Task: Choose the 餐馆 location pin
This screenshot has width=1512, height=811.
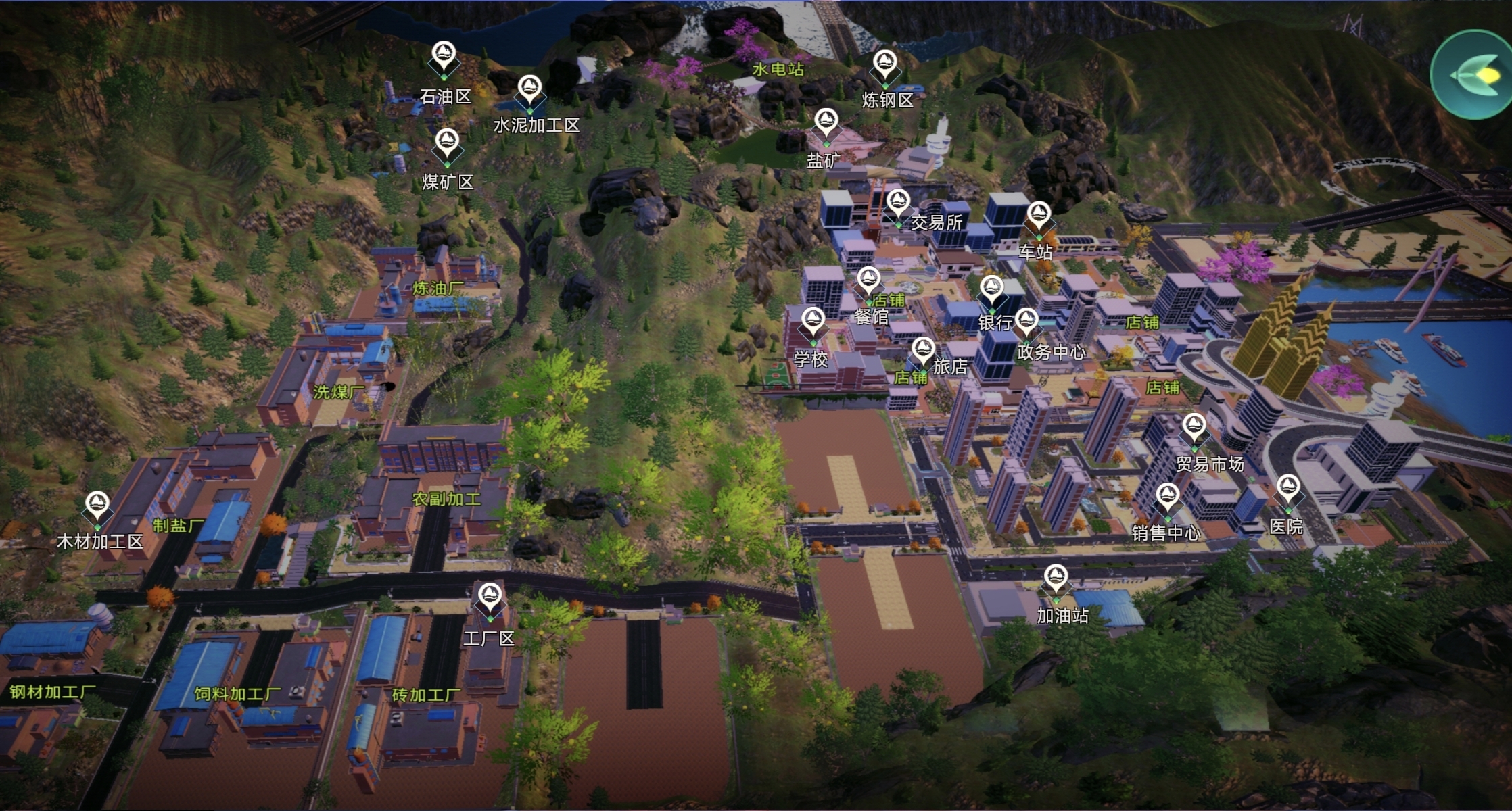Action: pyautogui.click(x=868, y=280)
